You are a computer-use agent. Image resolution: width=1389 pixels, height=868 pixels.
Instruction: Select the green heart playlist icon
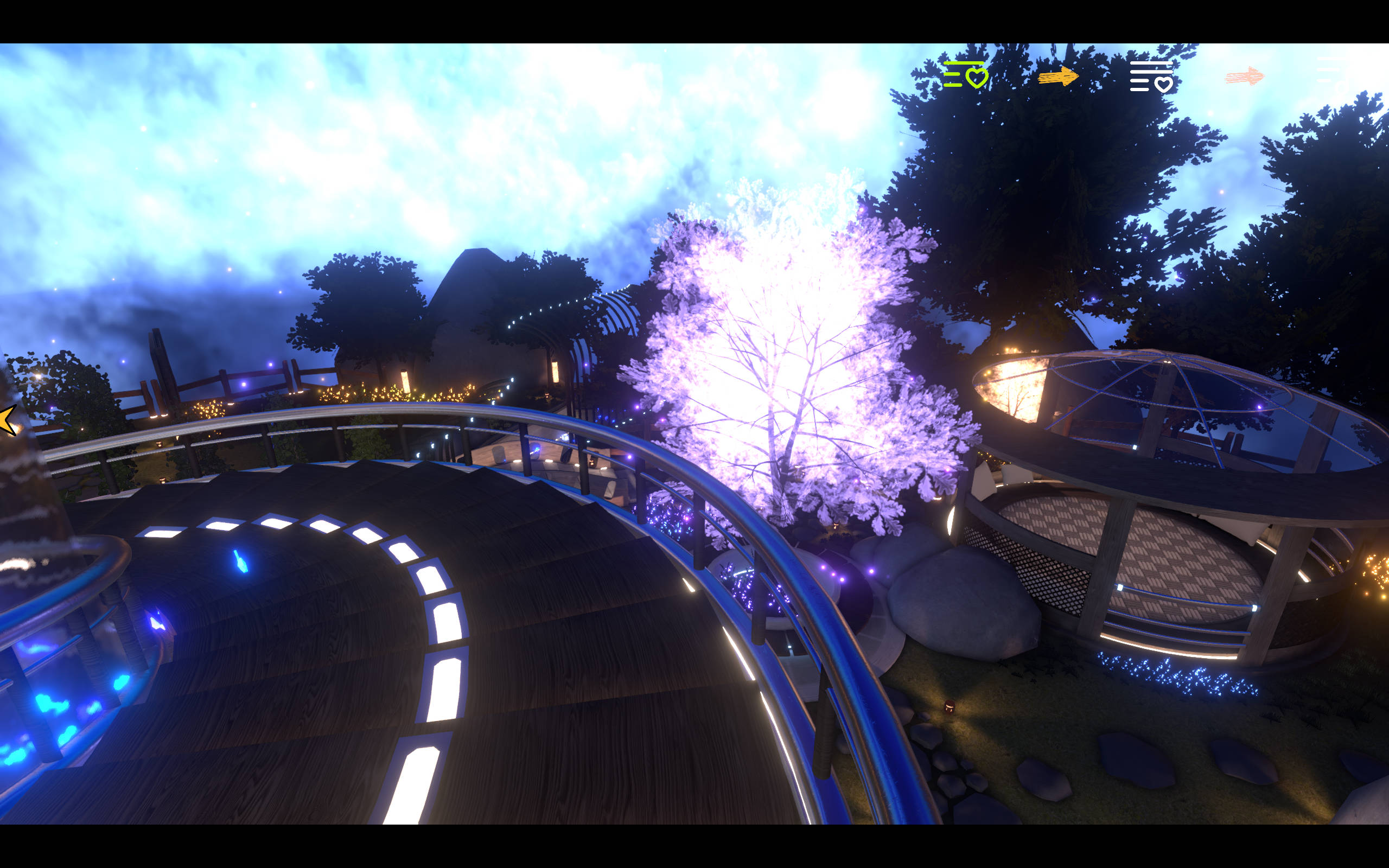point(965,75)
